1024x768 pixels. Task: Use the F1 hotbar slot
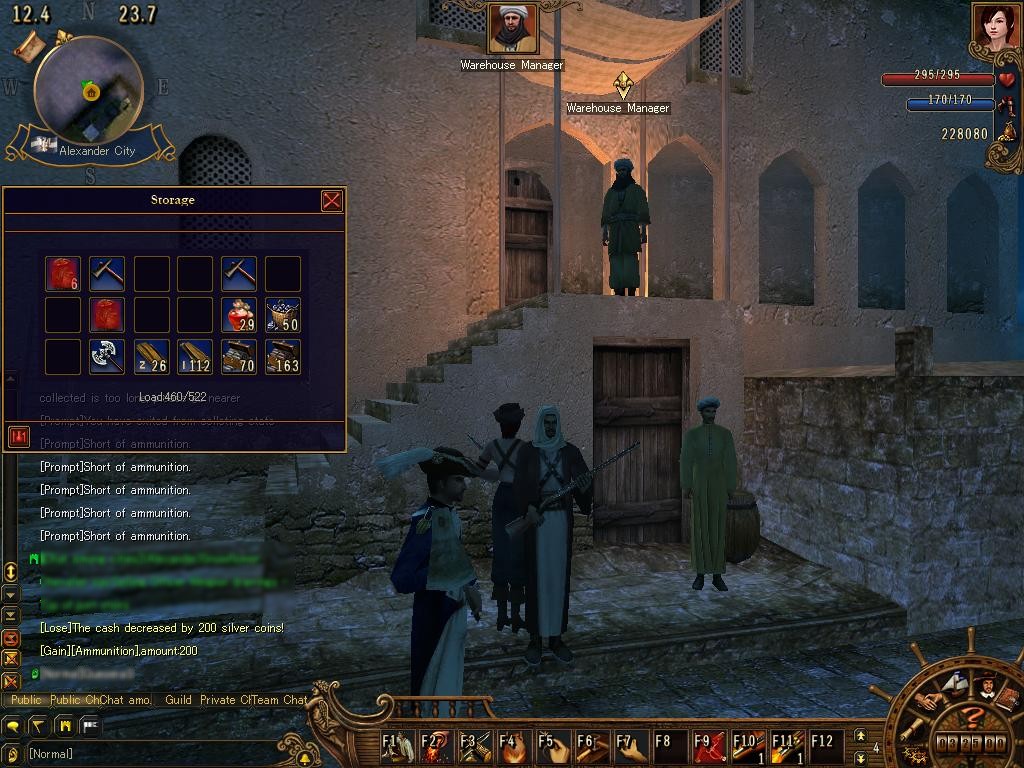point(397,746)
